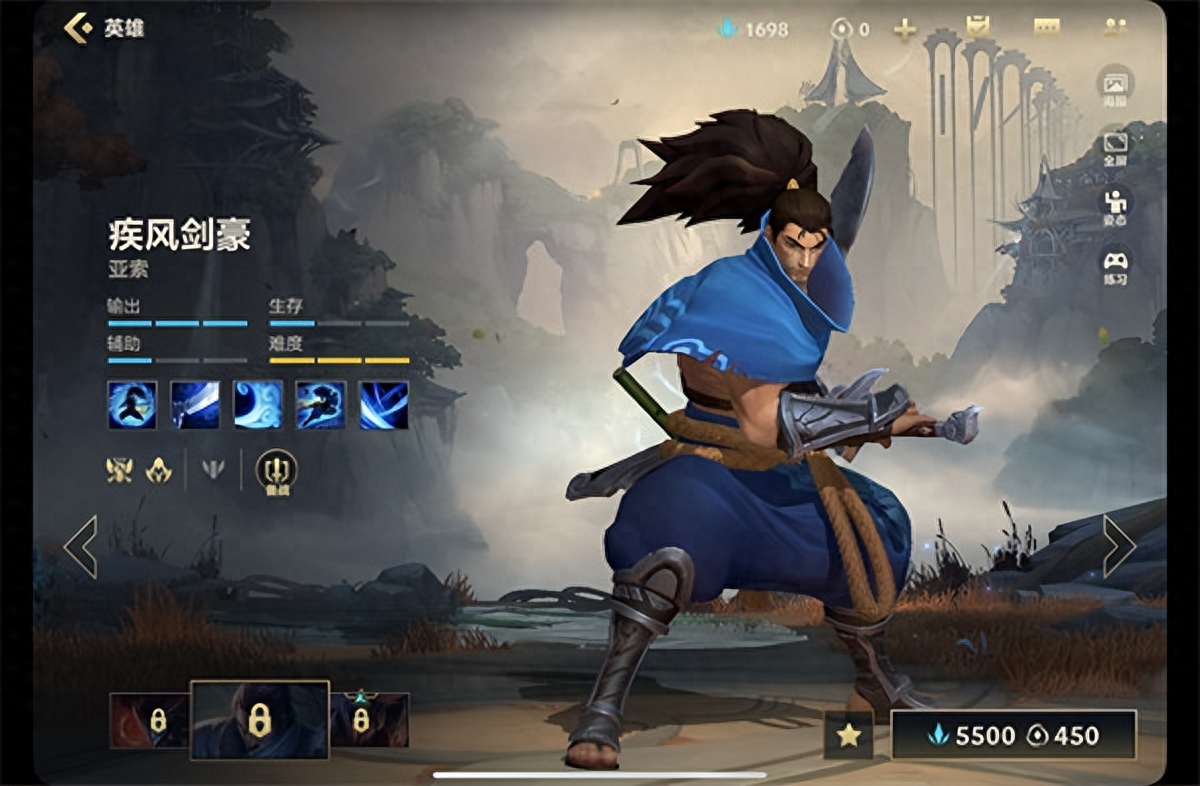Screen dimensions: 1200x786
Task: Open the 姿态 pose button
Action: pos(1115,206)
